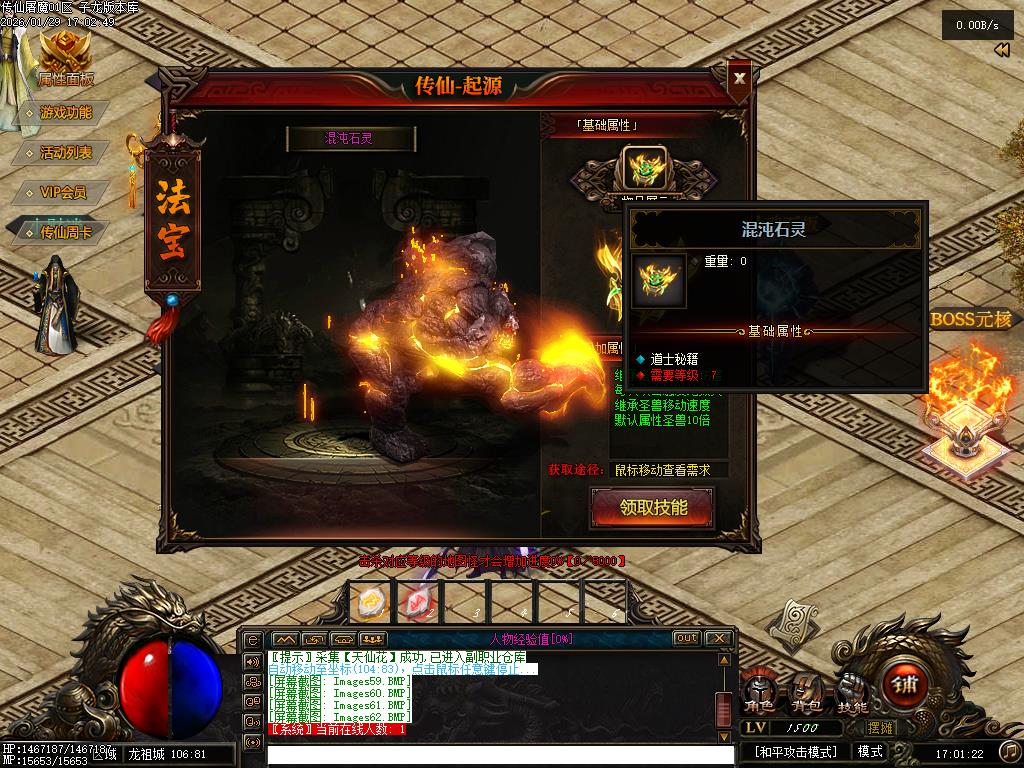
Task: Toggle the music note sound button
Action: click(1009, 751)
